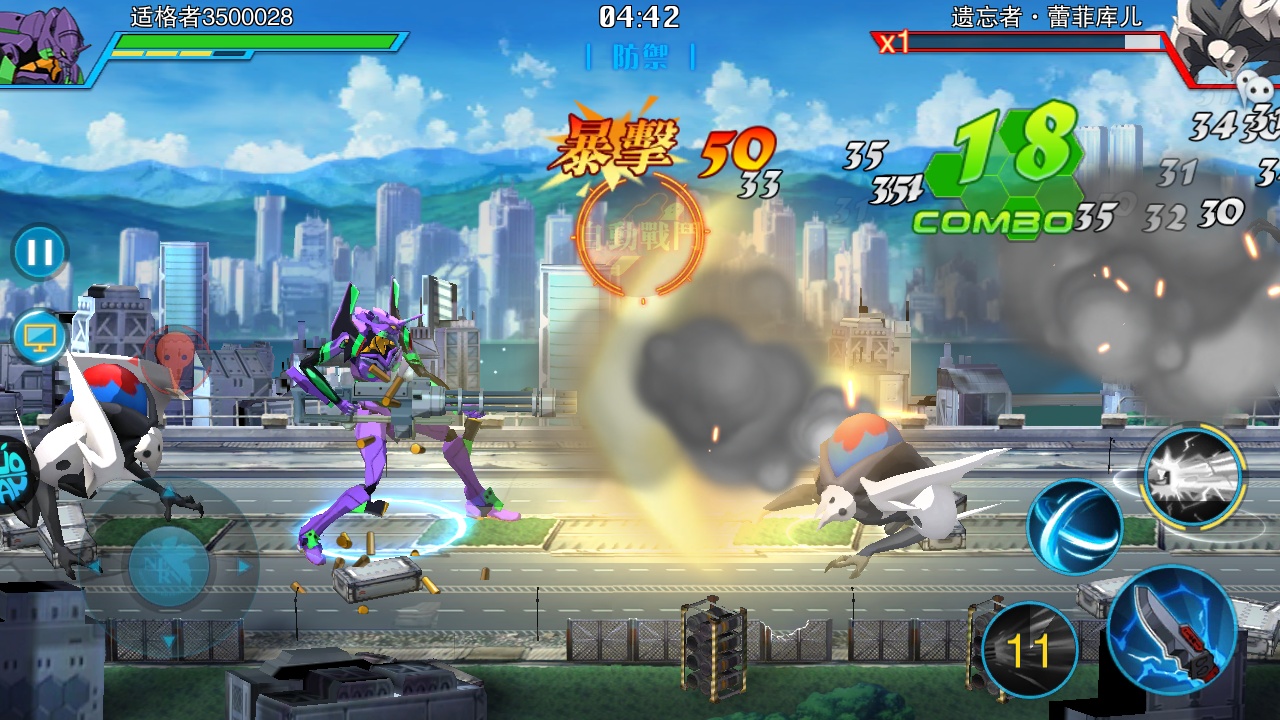Toggle the 自動戰鬥 auto-battle circle
1280x720 pixels.
tap(641, 232)
